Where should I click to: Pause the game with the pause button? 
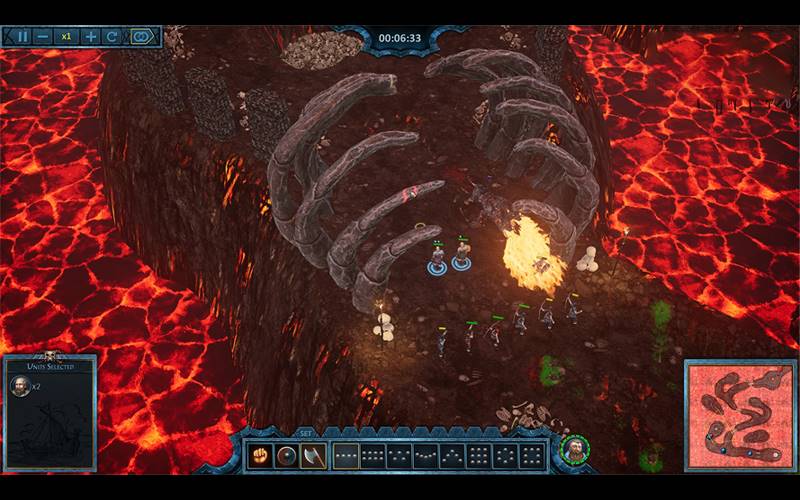point(22,37)
